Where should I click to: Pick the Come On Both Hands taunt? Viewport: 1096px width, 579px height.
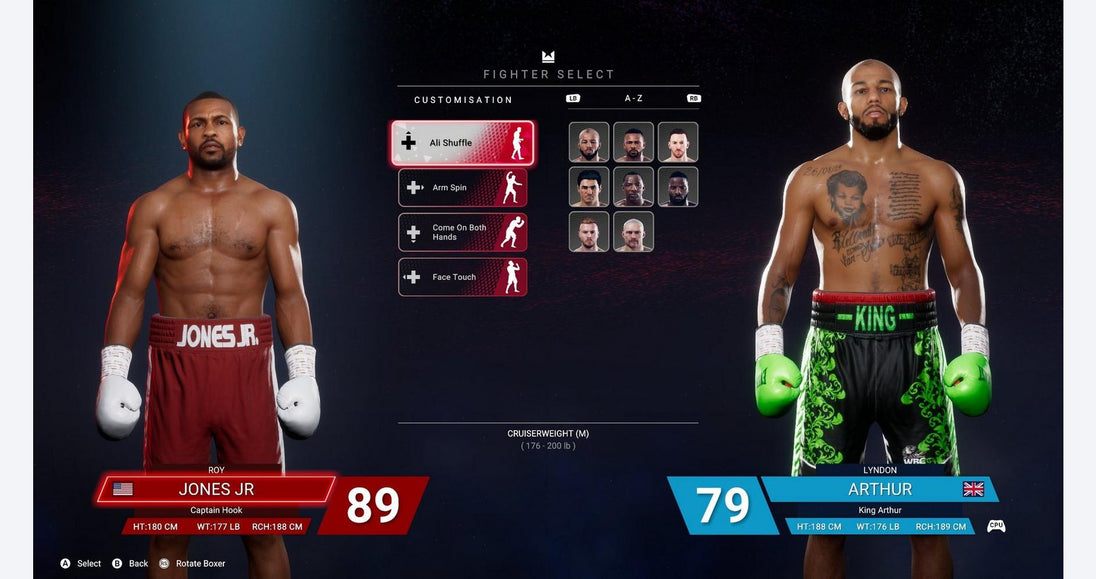pos(462,232)
